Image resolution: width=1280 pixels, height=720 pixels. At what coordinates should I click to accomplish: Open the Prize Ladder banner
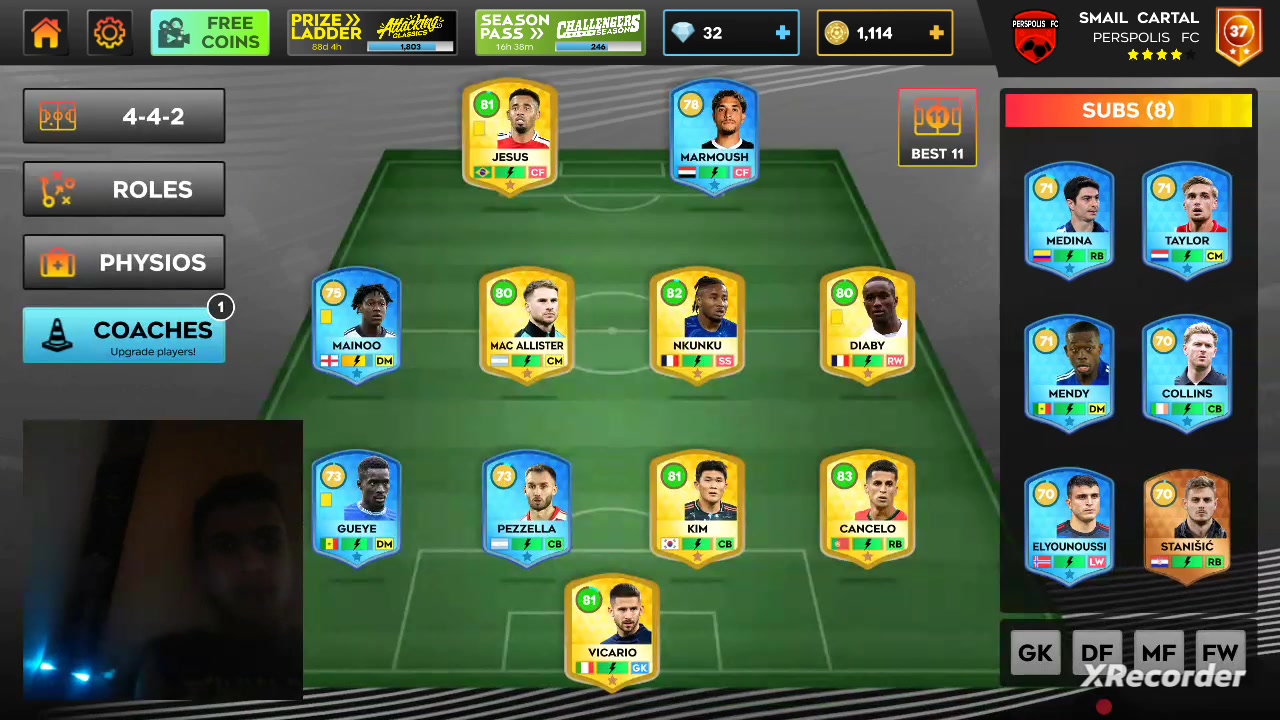tap(372, 33)
